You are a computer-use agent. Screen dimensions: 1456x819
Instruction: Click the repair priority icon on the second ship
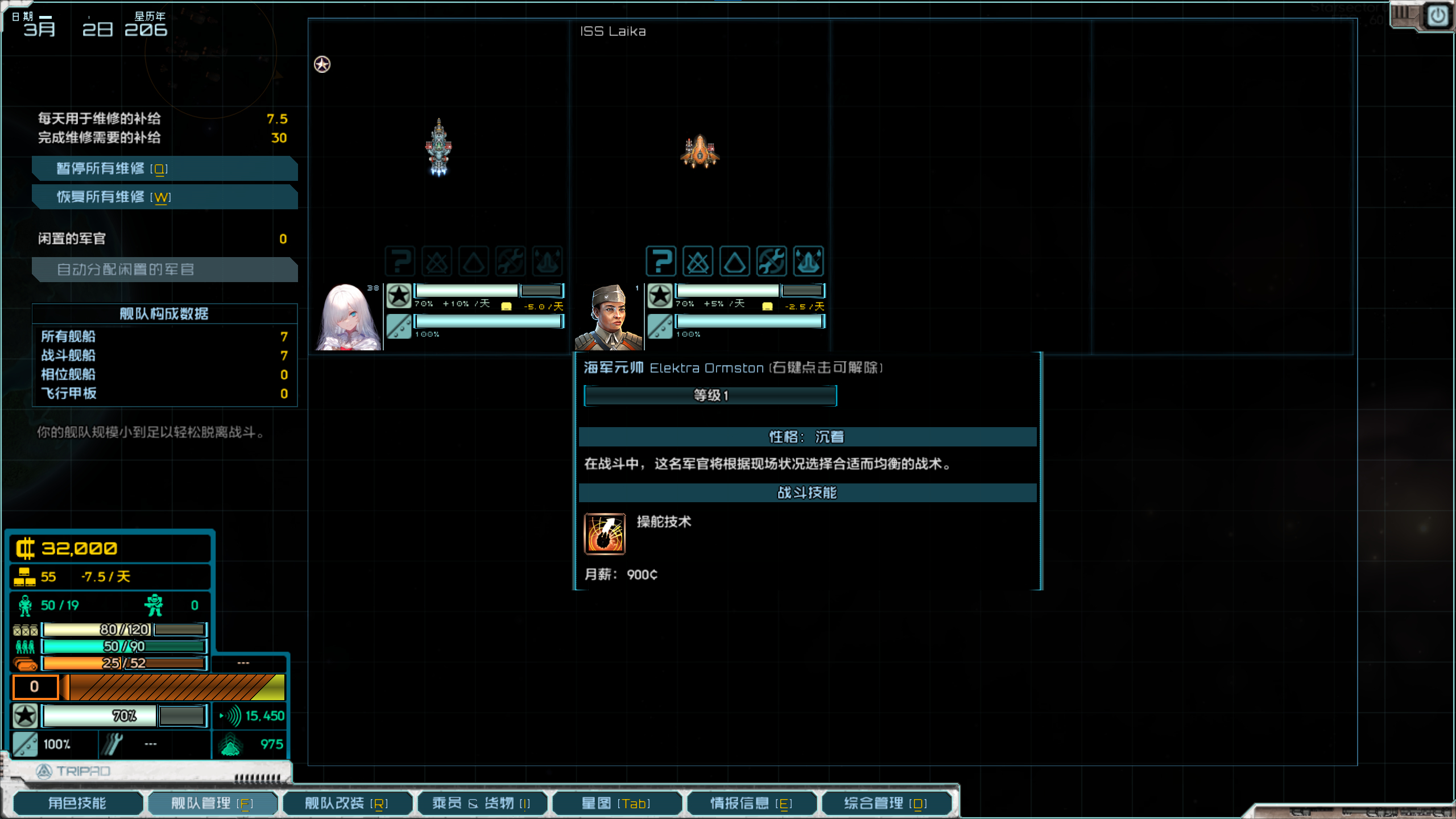pos(809,262)
